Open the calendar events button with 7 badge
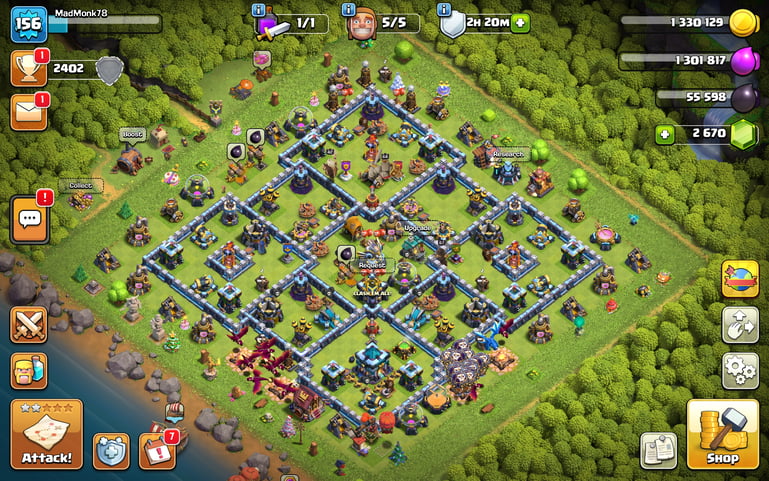The height and width of the screenshot is (481, 769). pos(157,451)
